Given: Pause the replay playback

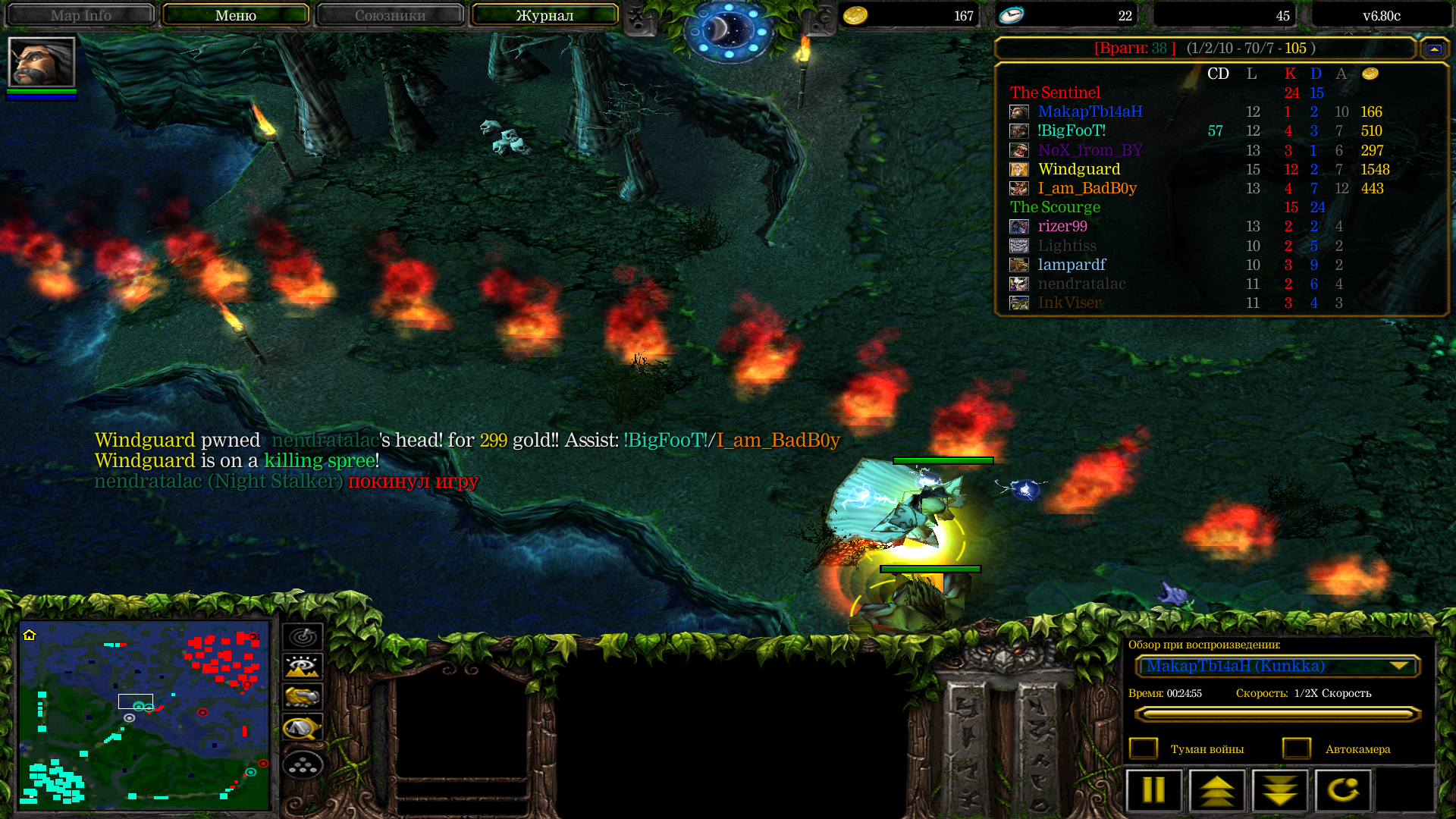Looking at the screenshot, I should [1153, 790].
